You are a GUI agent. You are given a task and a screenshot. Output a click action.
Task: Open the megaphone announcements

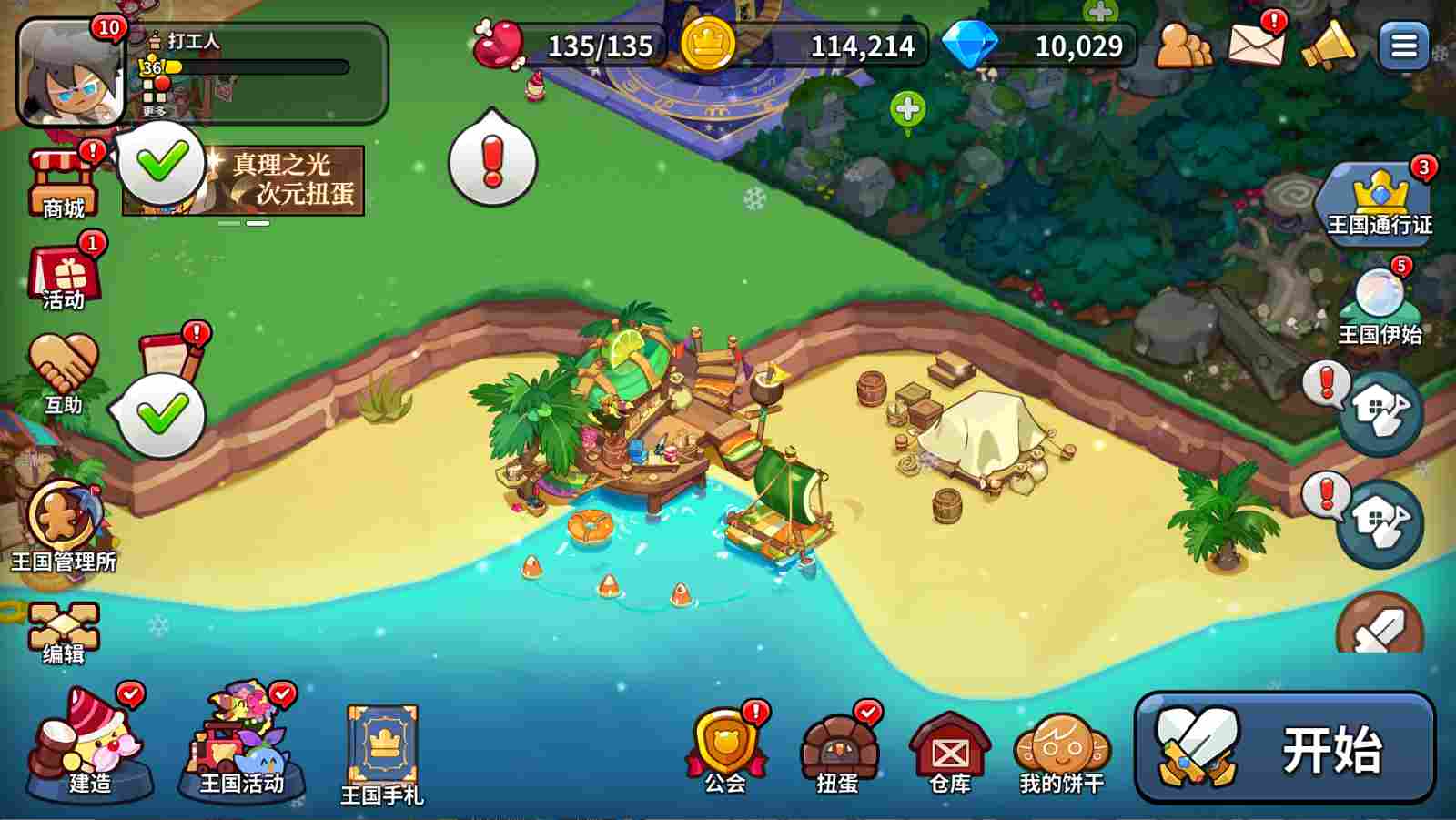click(1328, 45)
